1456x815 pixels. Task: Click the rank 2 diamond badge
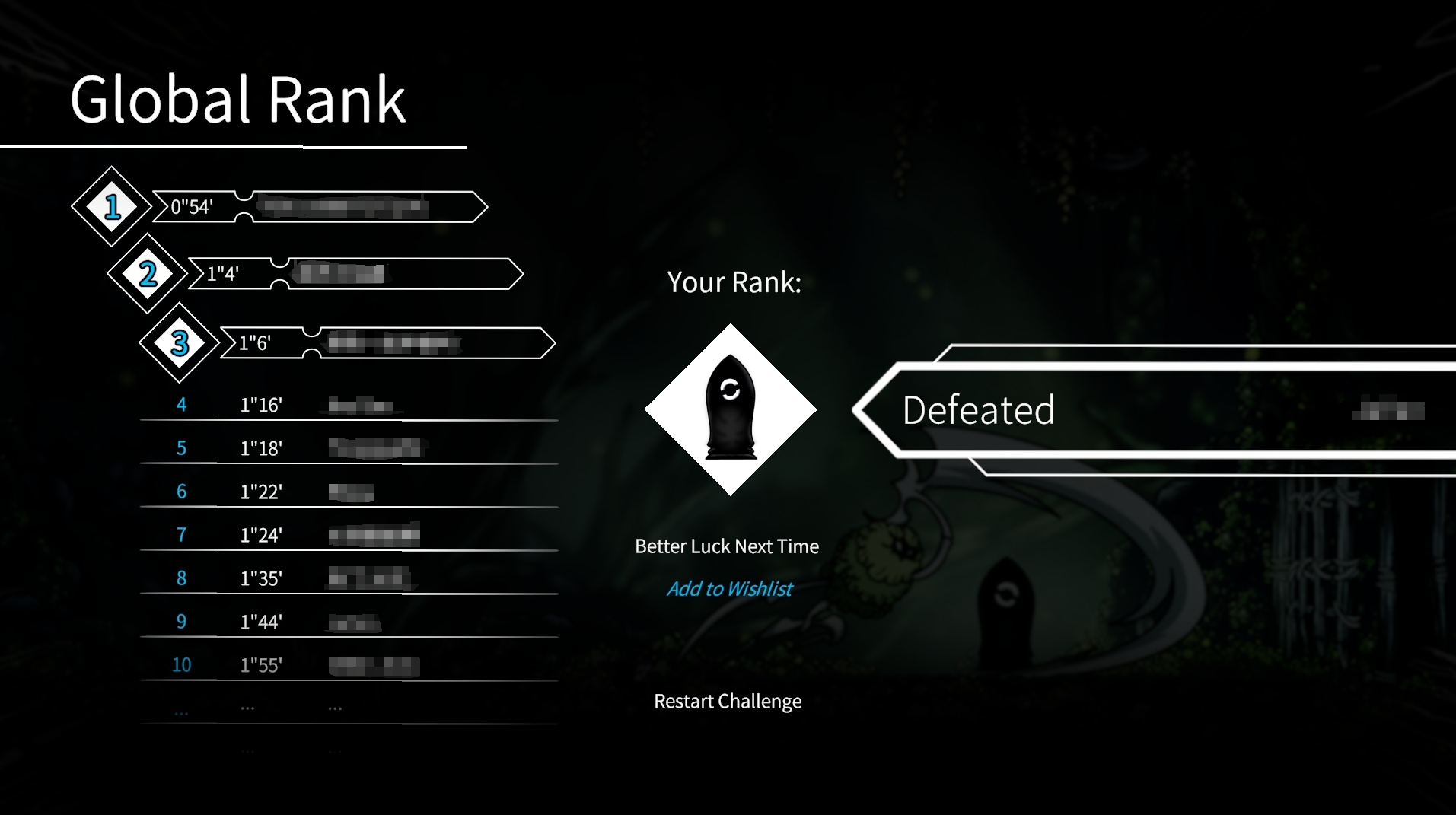coord(146,275)
